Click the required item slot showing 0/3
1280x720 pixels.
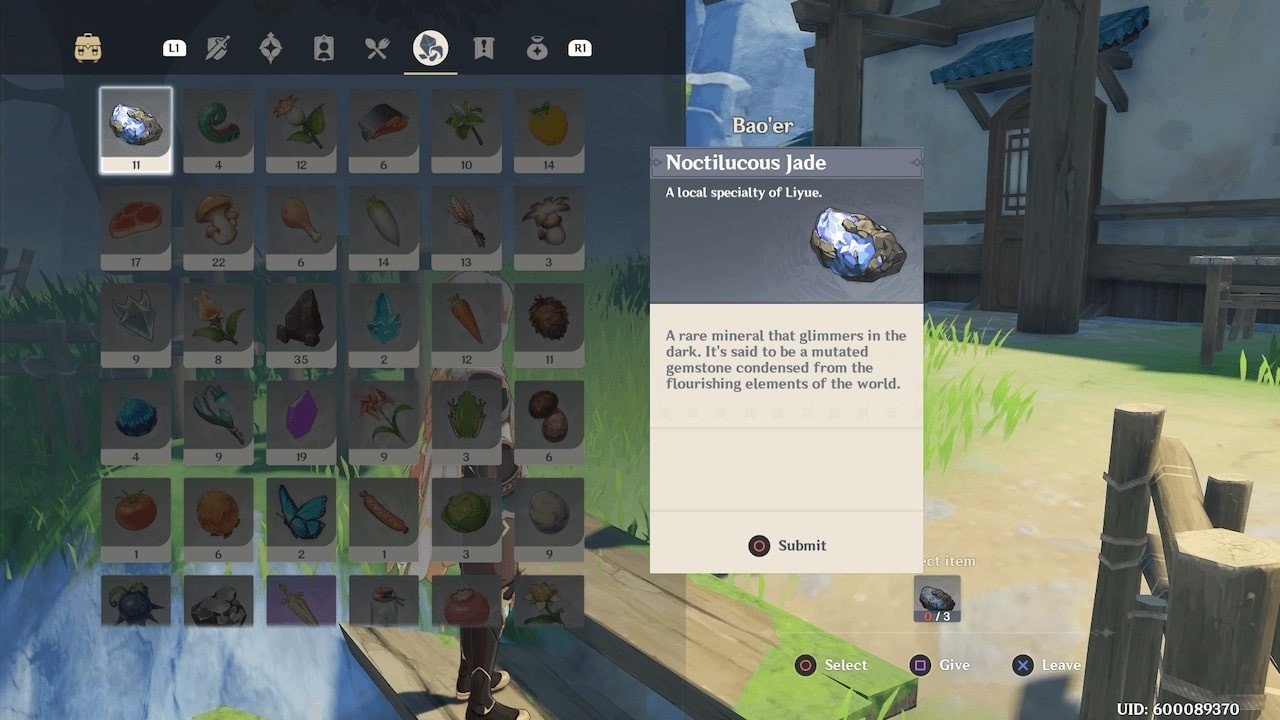(937, 599)
